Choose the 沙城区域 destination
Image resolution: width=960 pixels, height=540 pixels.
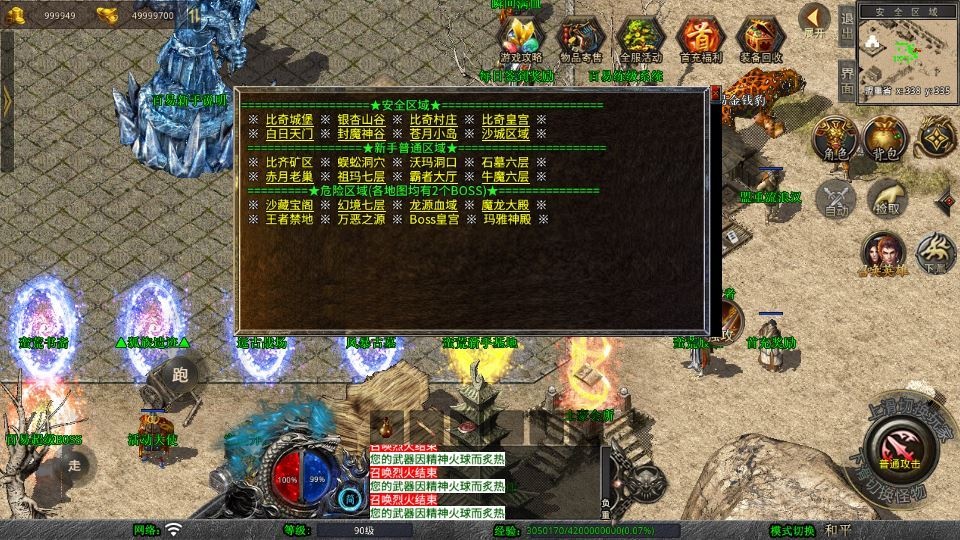pyautogui.click(x=506, y=134)
